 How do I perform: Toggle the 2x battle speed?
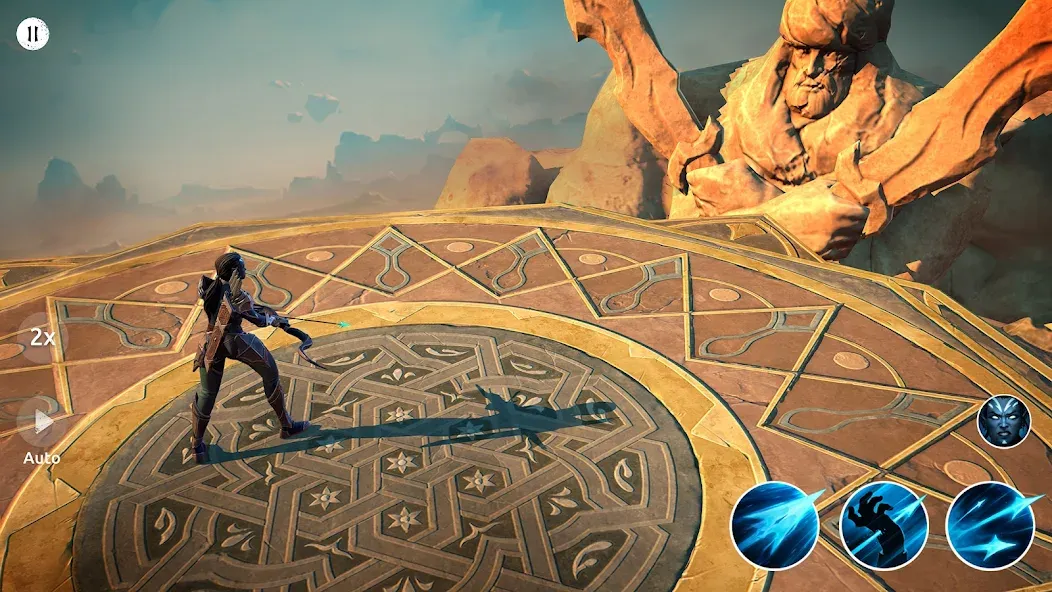42,337
